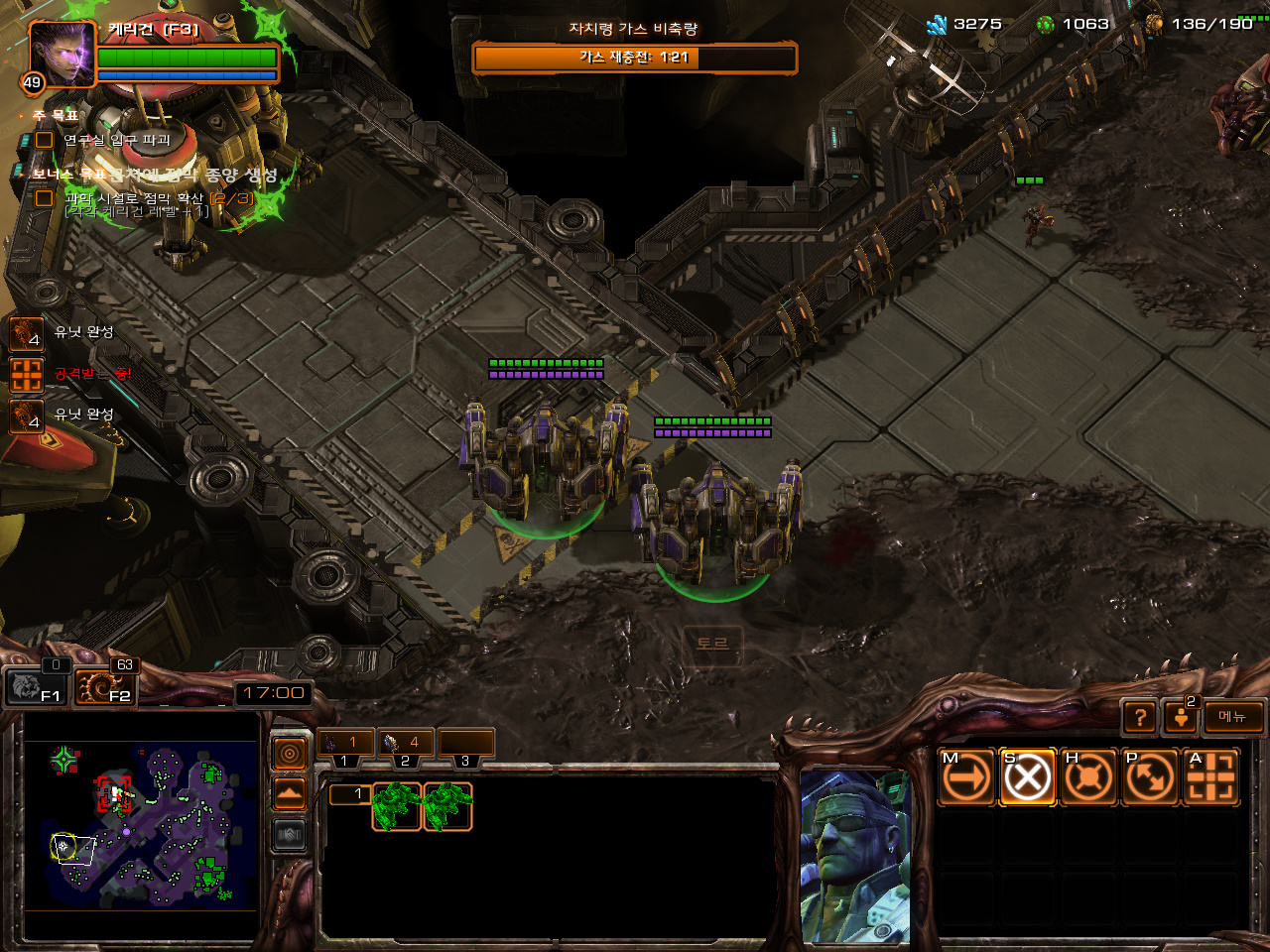Select control group 1 tab

344,742
